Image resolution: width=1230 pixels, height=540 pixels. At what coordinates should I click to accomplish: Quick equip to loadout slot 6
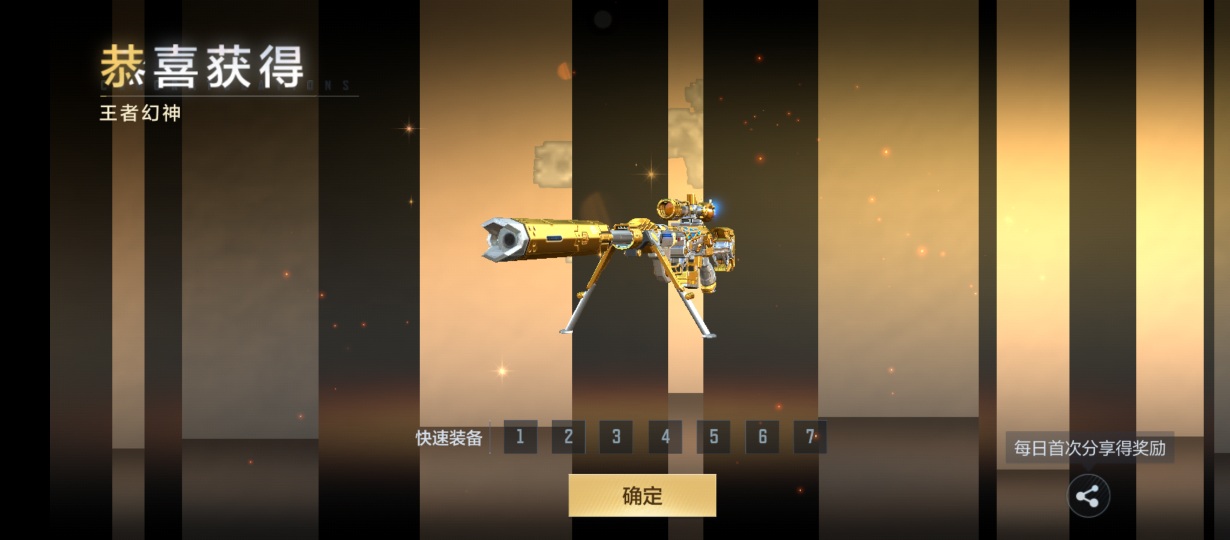click(762, 437)
